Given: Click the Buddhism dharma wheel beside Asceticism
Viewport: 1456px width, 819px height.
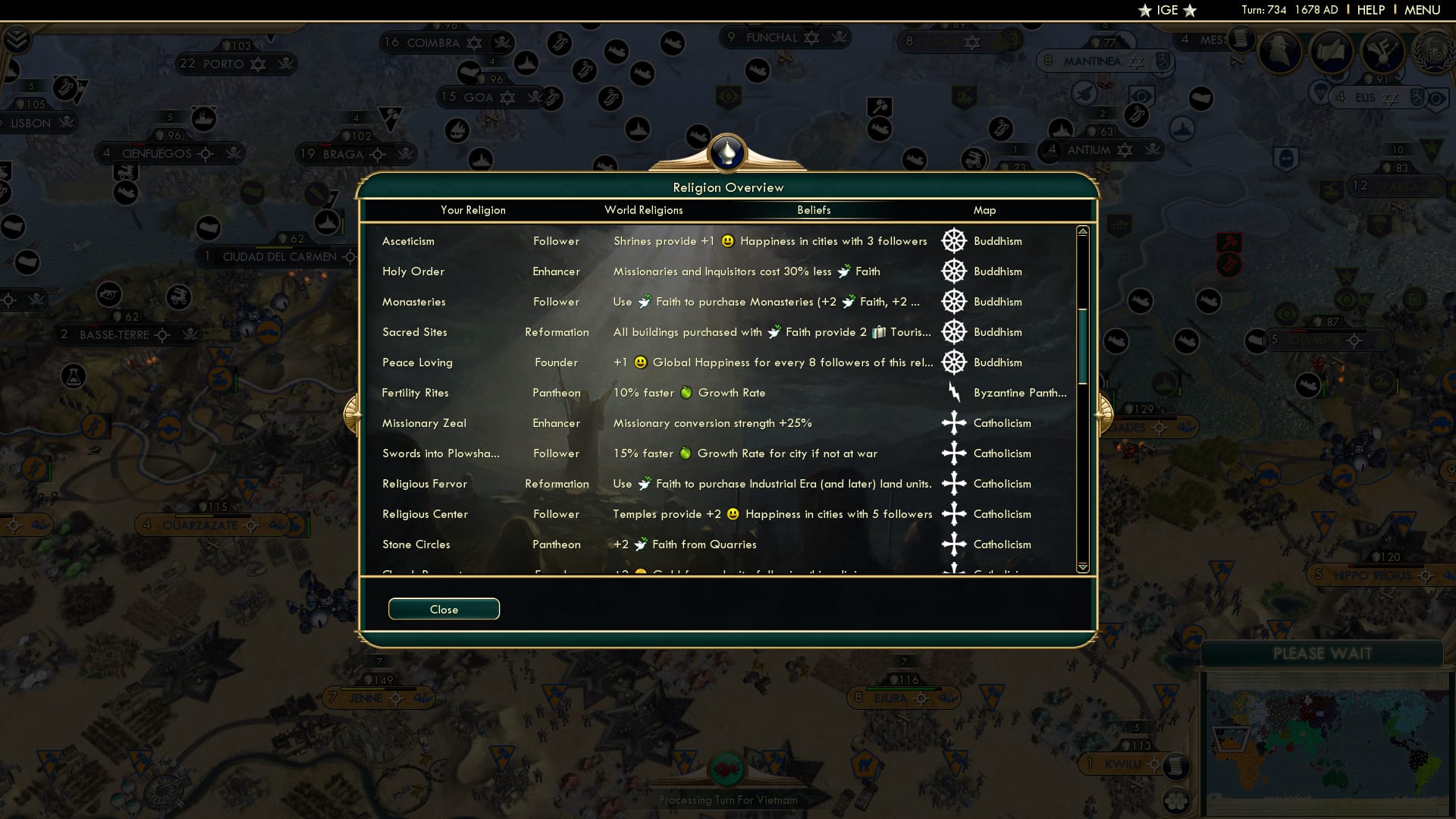Looking at the screenshot, I should click(953, 240).
